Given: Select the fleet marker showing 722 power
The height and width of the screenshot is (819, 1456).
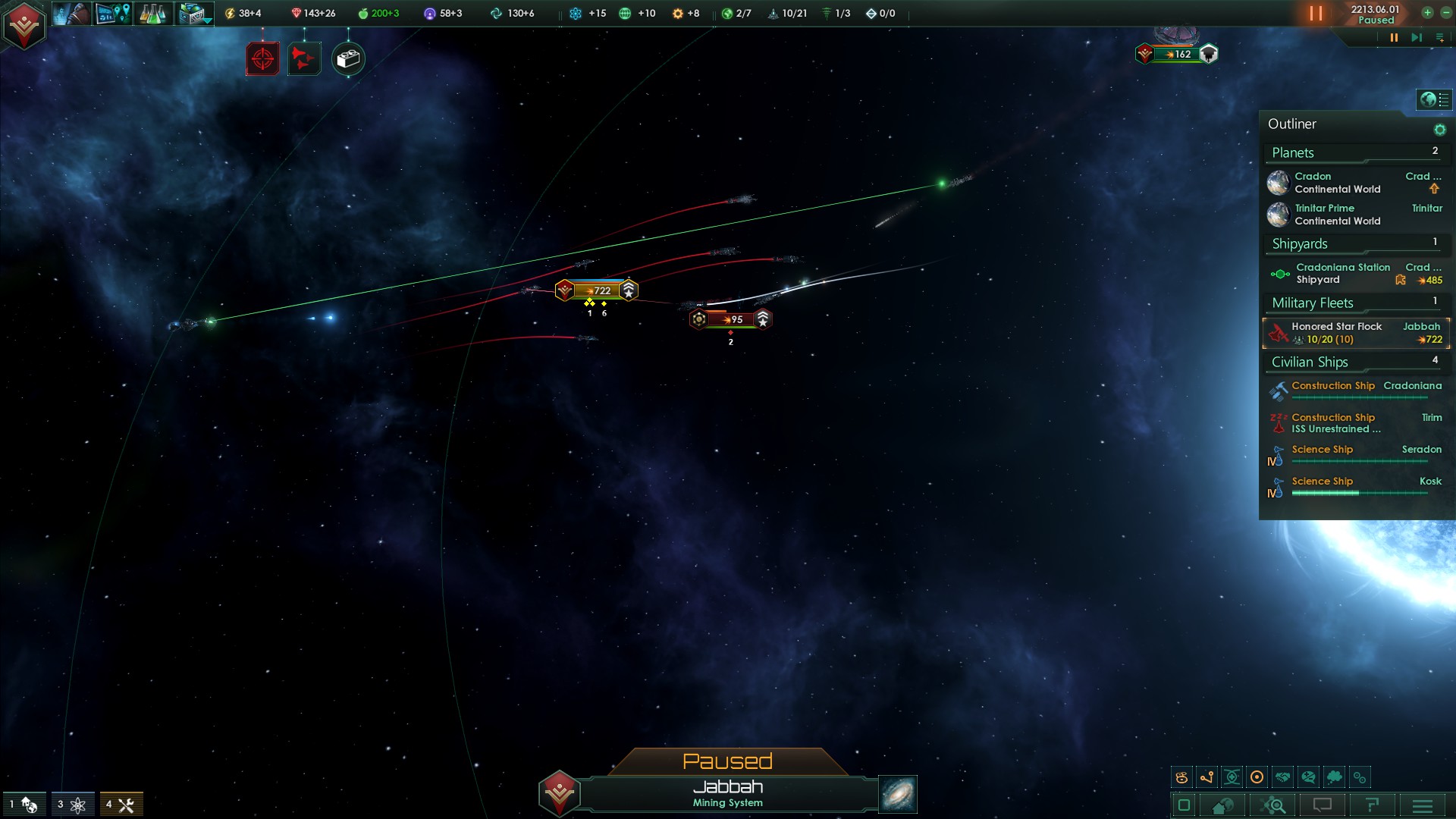Looking at the screenshot, I should pos(597,290).
